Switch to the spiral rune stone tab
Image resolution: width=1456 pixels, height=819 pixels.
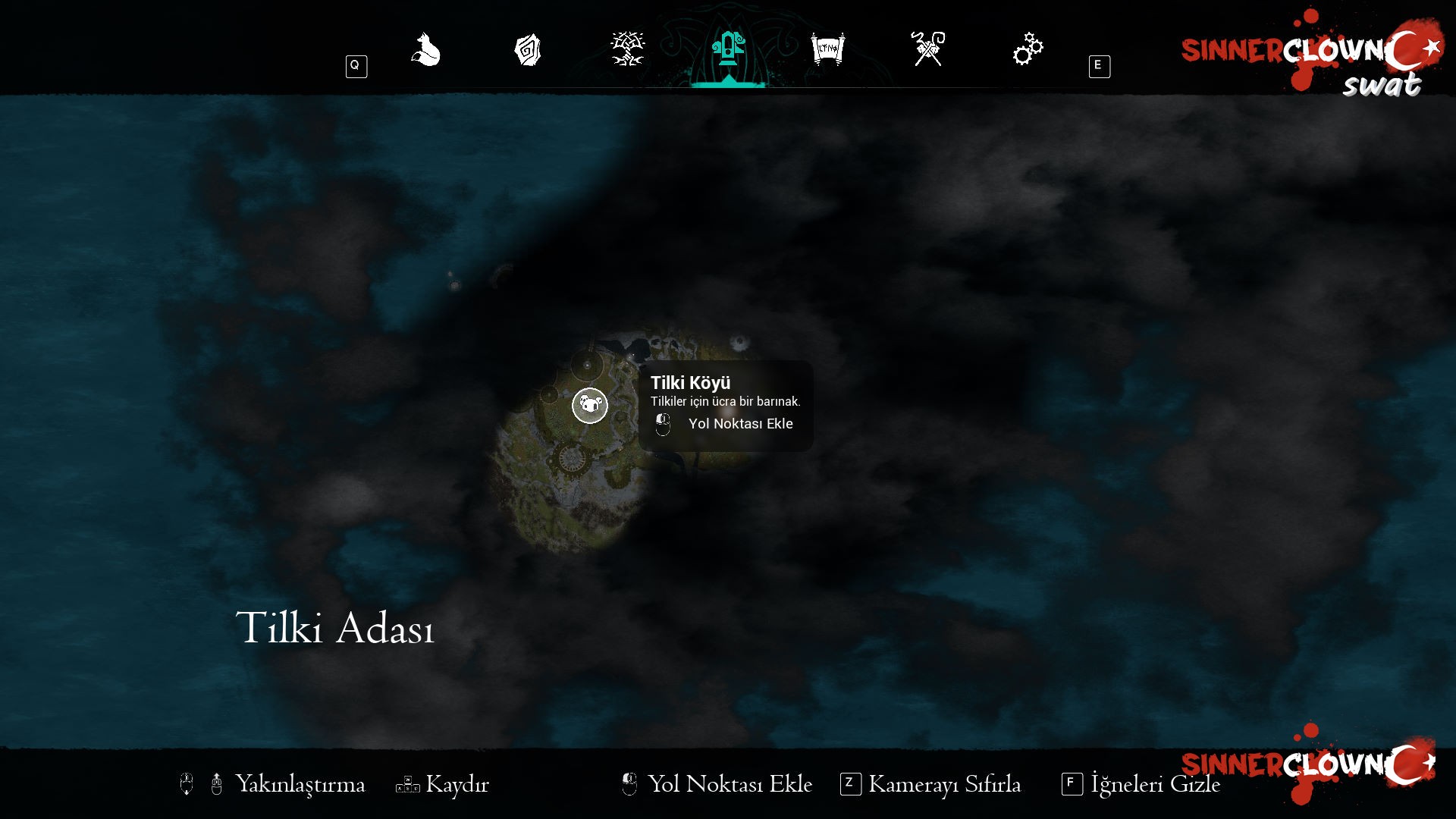[x=527, y=50]
